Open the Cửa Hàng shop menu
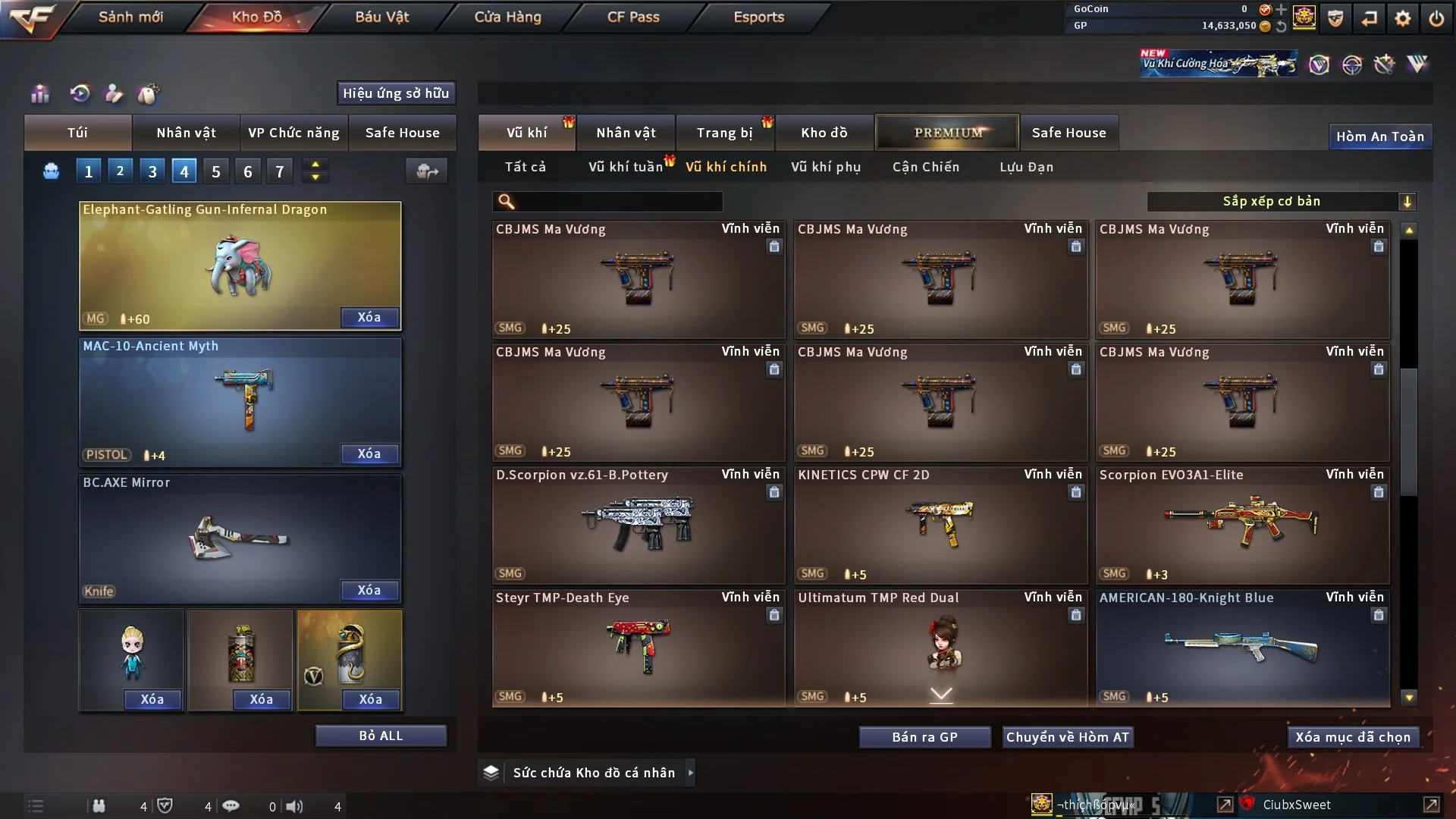The width and height of the screenshot is (1456, 819). tap(507, 17)
